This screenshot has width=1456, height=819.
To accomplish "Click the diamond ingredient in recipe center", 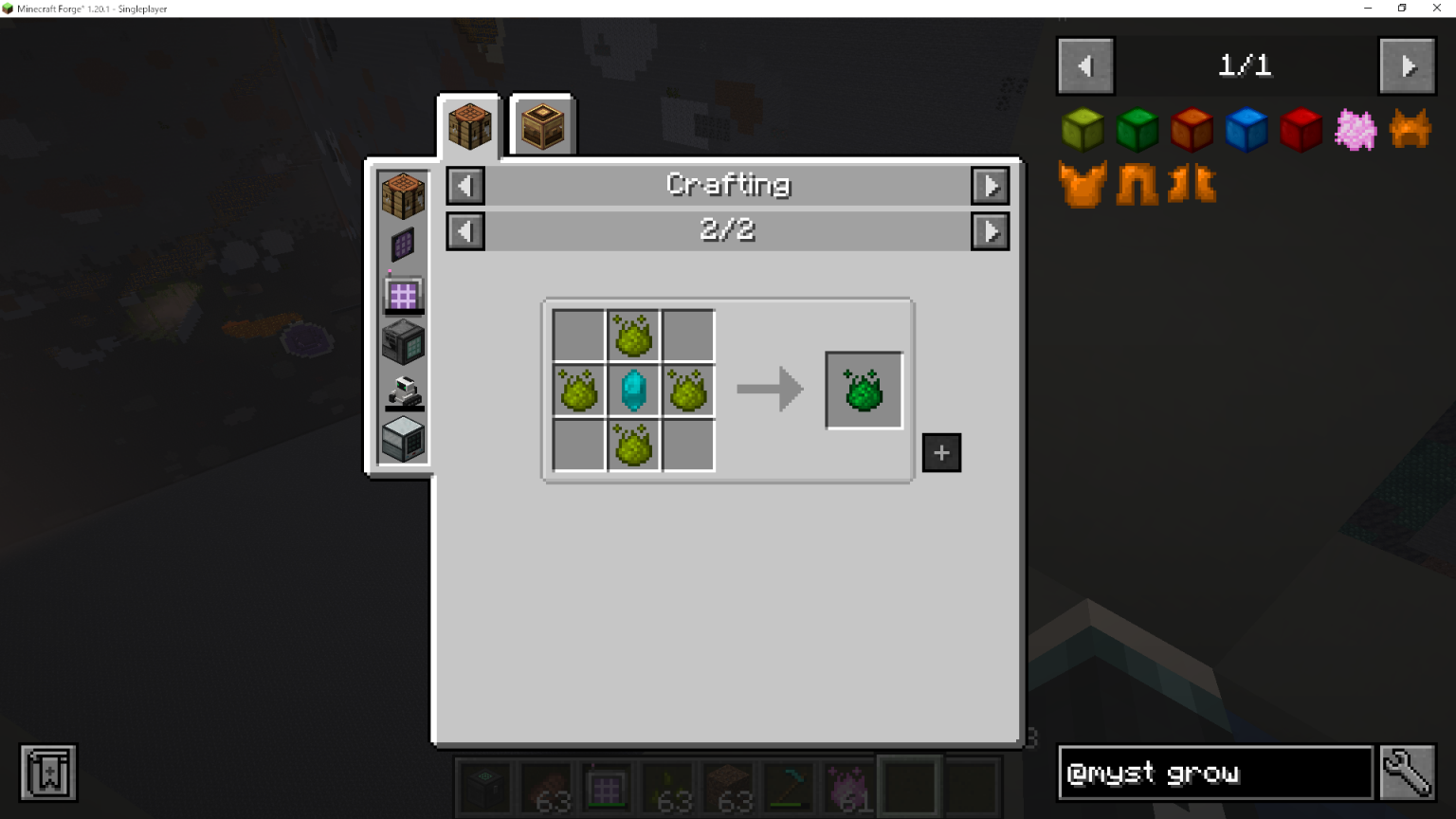I will coord(632,388).
